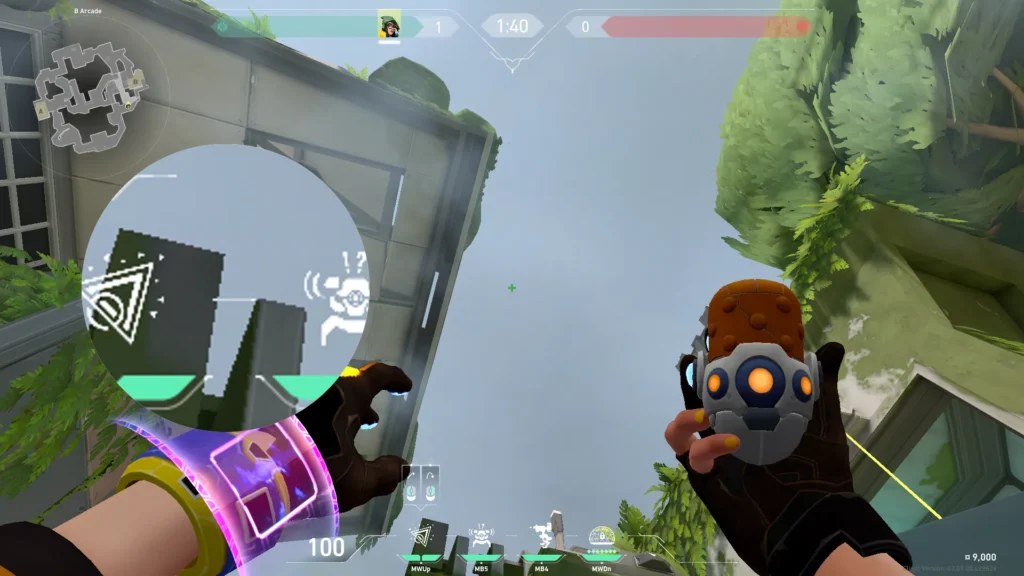The image size is (1024, 576).
Task: Select the Killjoy agent portrait in team bar
Action: click(x=389, y=26)
